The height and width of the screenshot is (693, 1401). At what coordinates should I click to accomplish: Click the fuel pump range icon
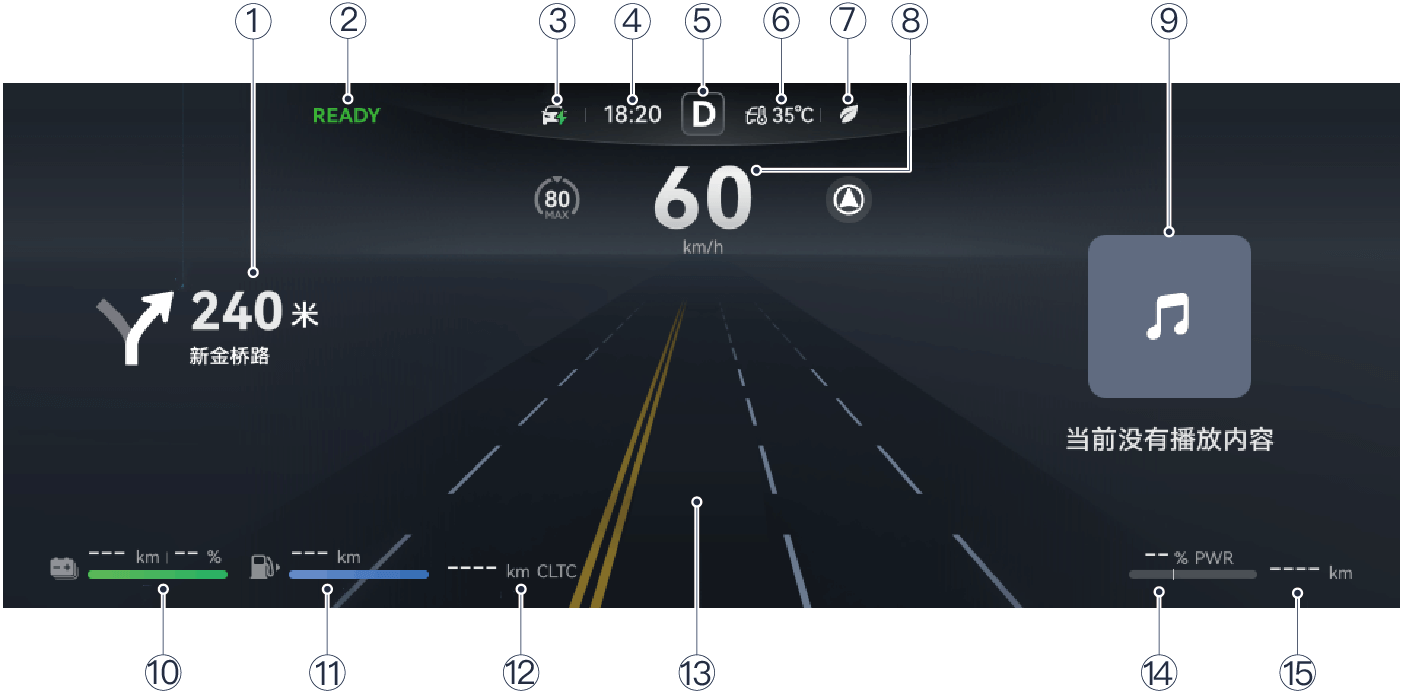point(262,568)
